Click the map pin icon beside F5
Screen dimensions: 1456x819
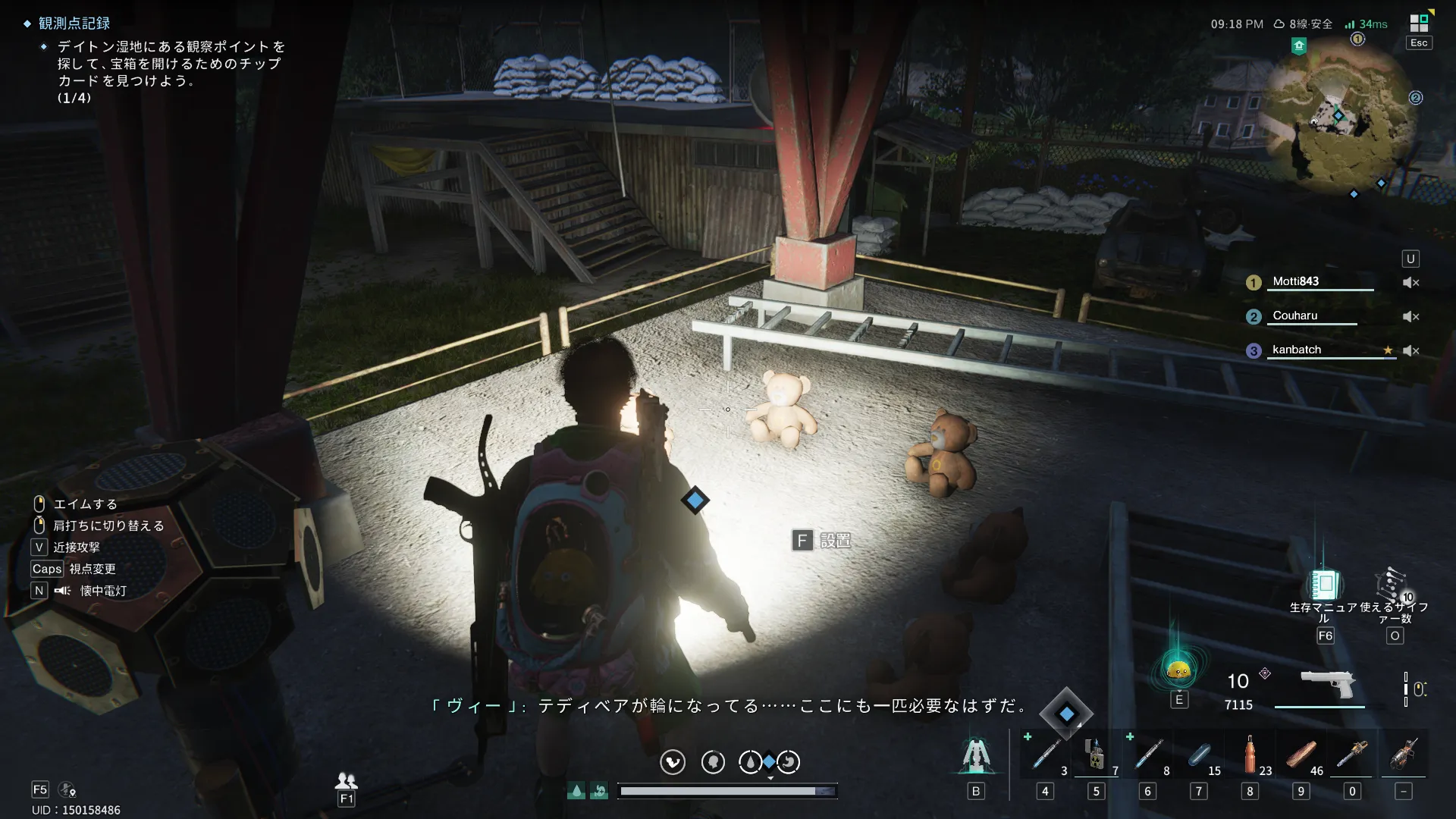67,790
